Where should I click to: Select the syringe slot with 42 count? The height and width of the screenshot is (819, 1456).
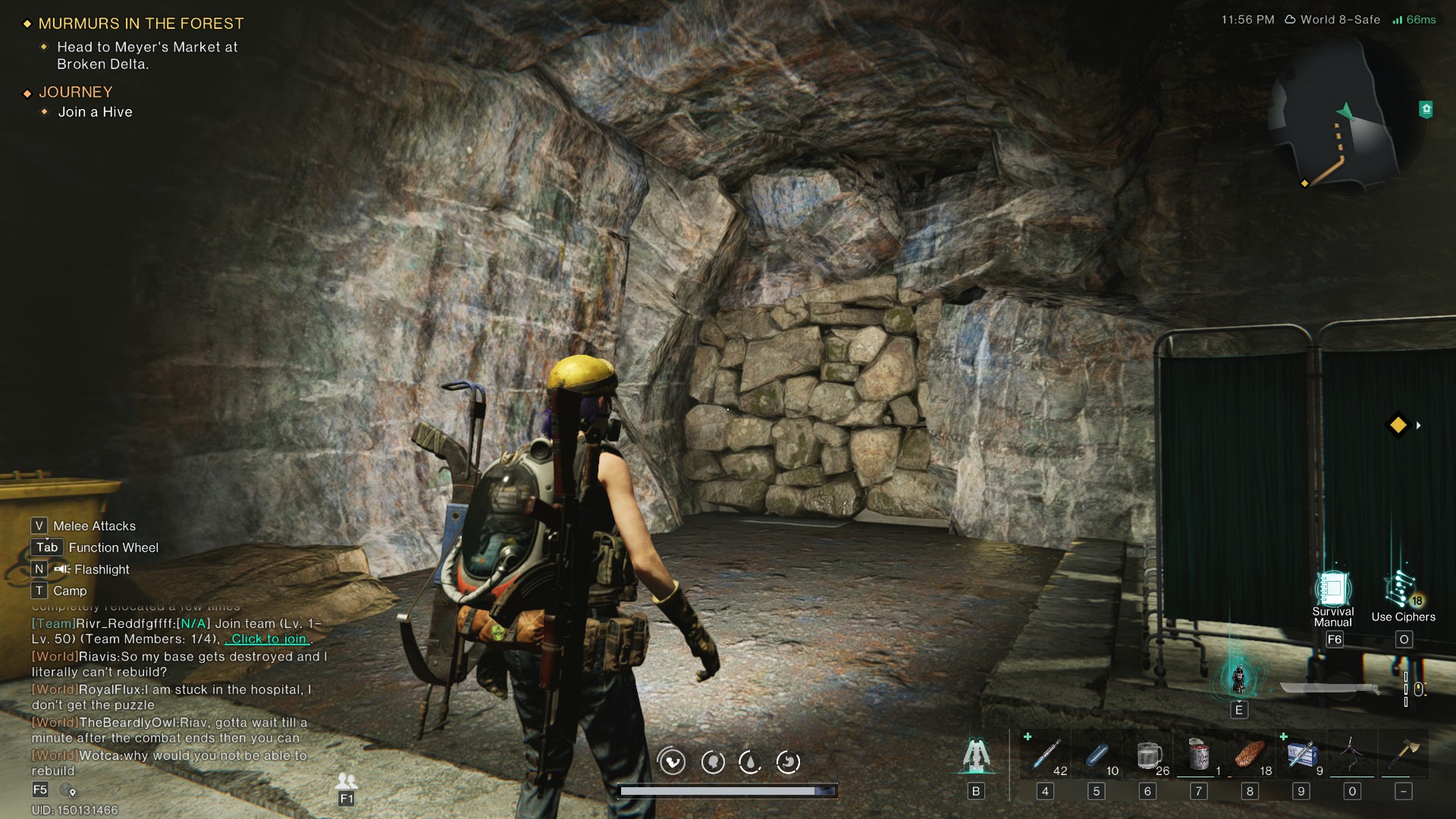coord(1046,755)
